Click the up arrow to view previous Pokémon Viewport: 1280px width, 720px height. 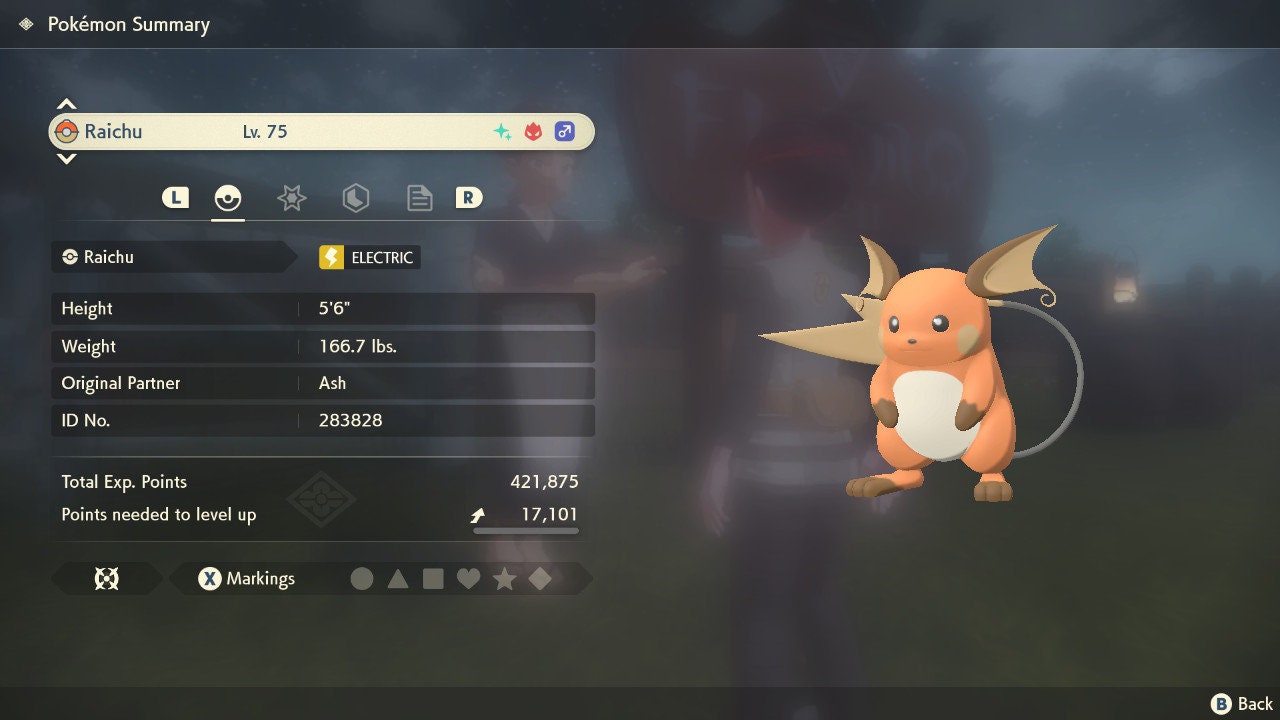pyautogui.click(x=66, y=102)
